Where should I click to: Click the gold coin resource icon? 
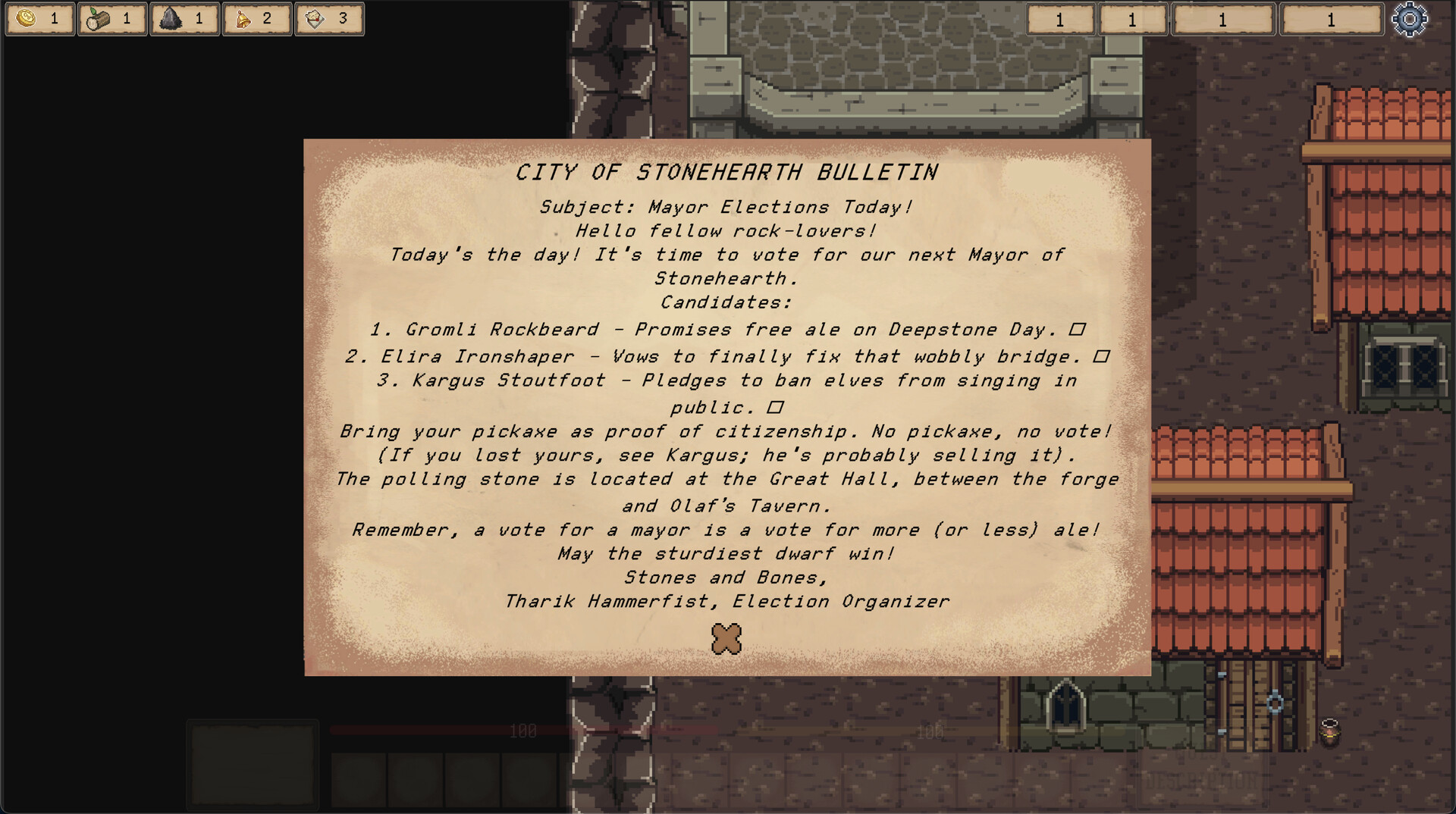click(x=27, y=19)
